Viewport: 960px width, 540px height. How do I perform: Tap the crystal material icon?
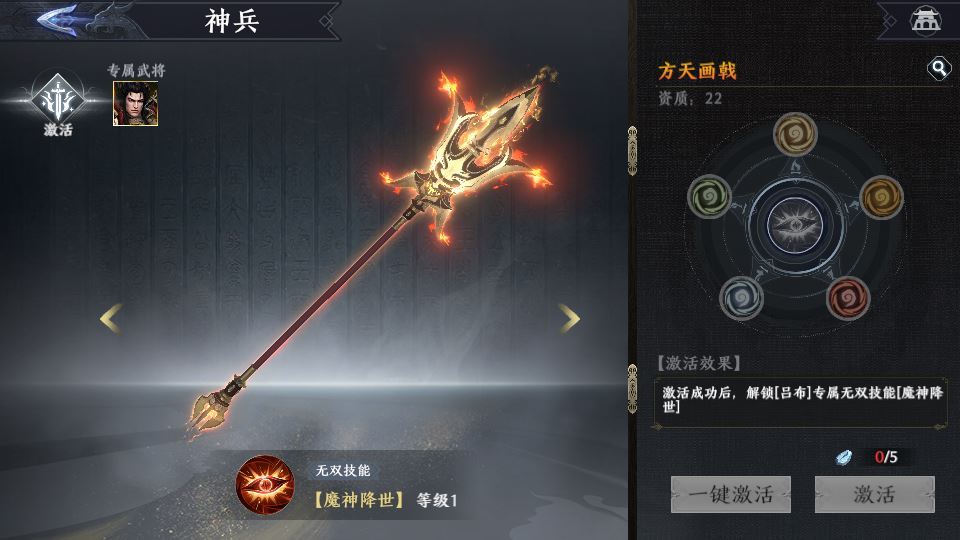(x=845, y=457)
